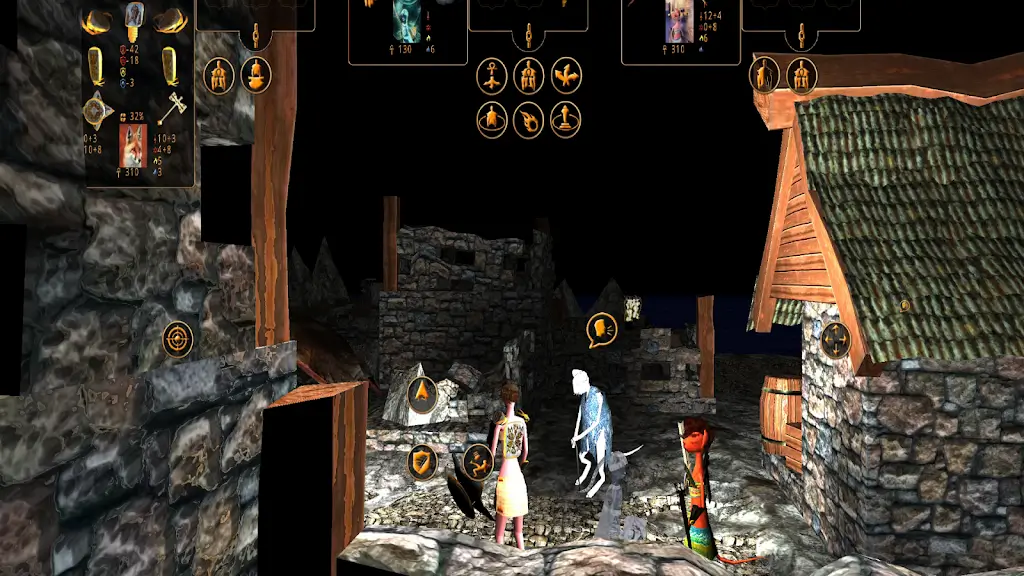This screenshot has height=576, width=1024.
Task: Click the crosshair target icon
Action: [x=178, y=339]
